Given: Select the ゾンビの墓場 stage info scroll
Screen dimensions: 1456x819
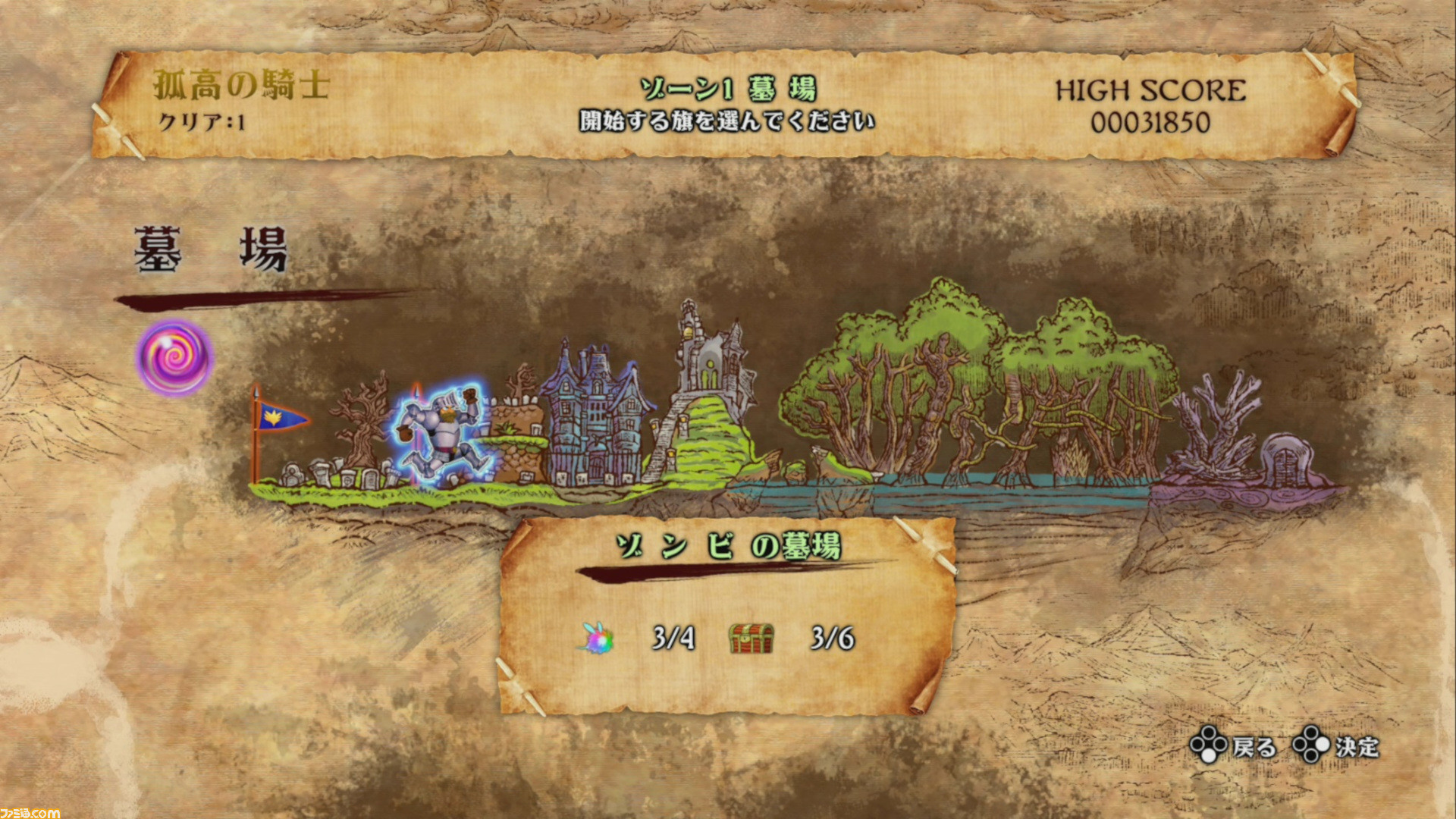Looking at the screenshot, I should pos(726,616).
